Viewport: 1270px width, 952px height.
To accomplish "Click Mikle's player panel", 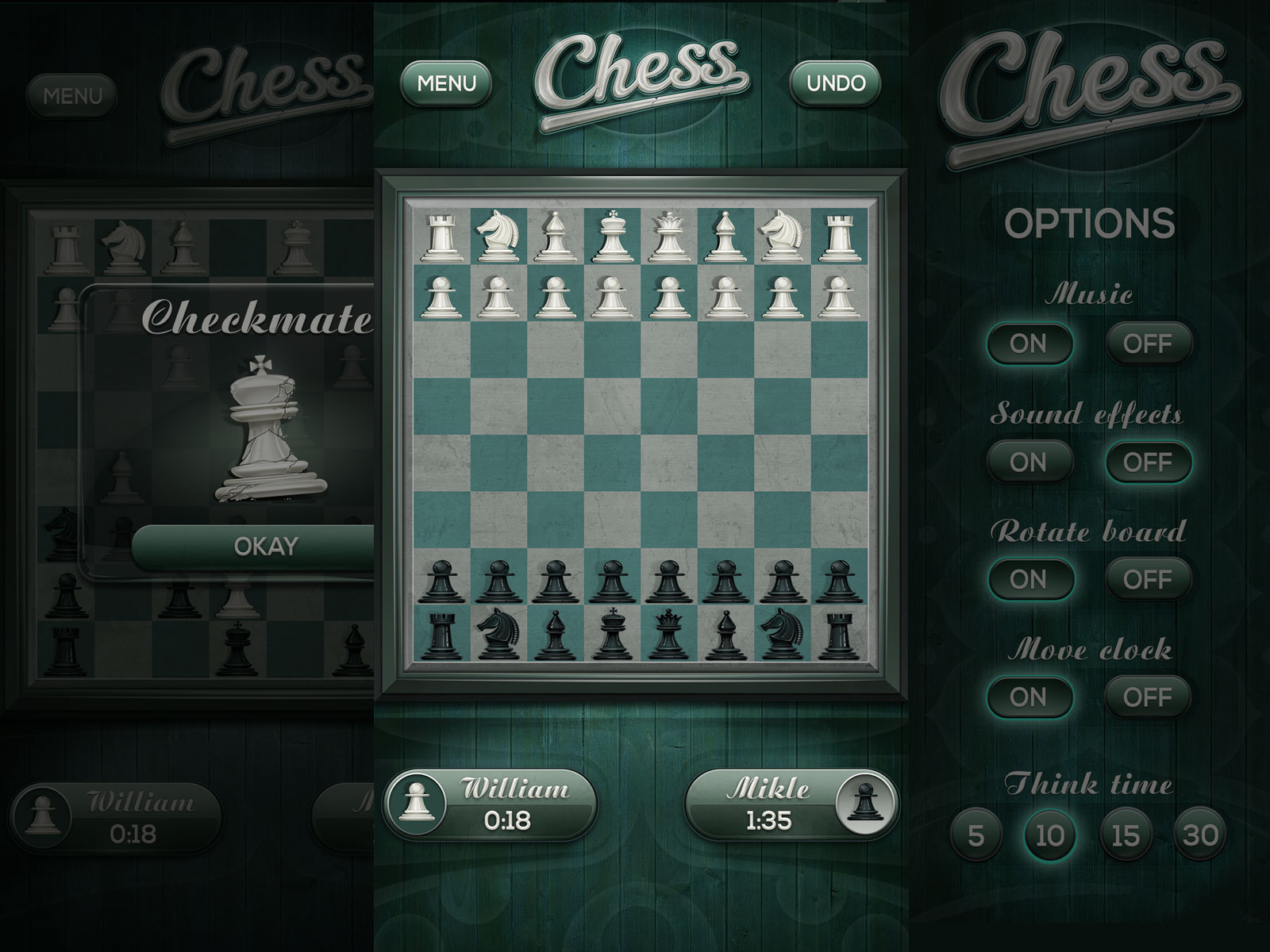I will point(791,804).
